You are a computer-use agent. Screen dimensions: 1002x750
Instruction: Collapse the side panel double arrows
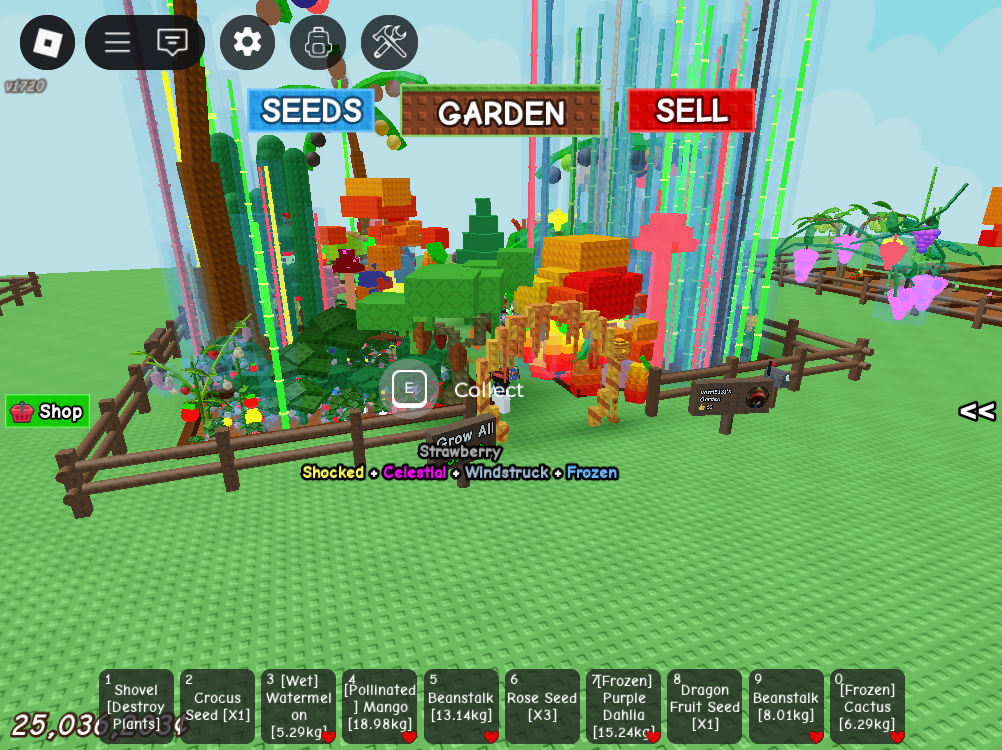pyautogui.click(x=976, y=411)
